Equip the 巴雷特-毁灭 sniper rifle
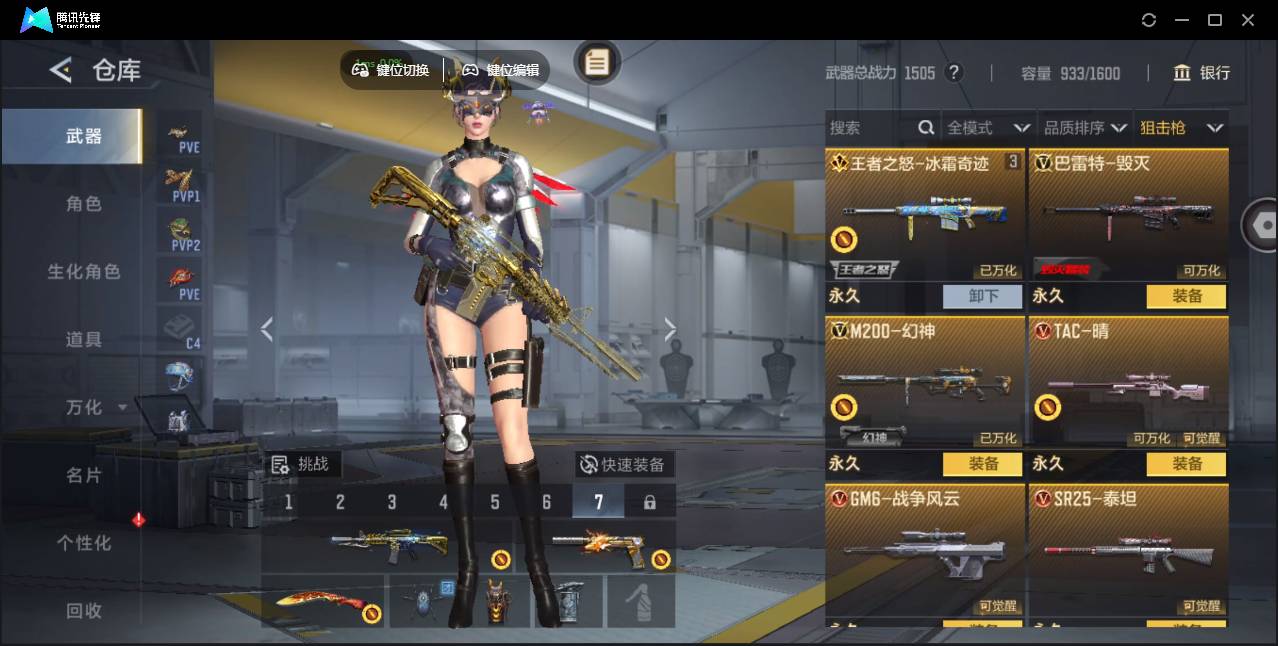This screenshot has width=1278, height=646. point(1187,296)
